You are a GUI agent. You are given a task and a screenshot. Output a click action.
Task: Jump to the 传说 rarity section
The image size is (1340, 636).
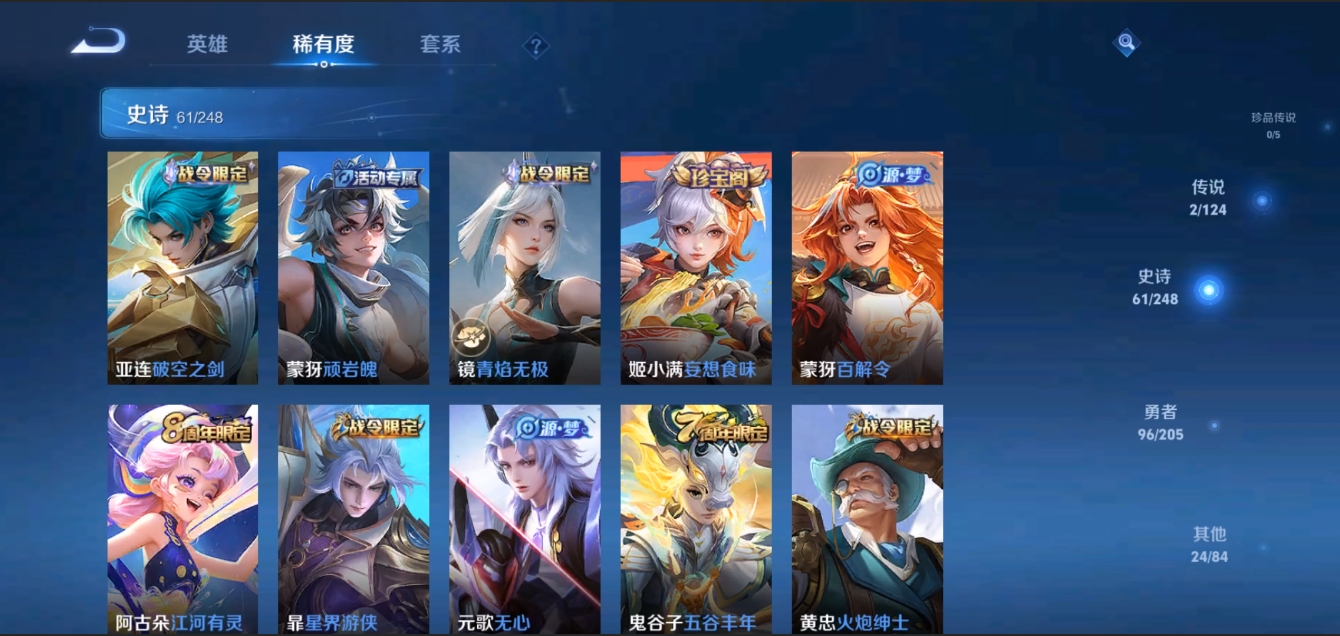coord(1209,197)
